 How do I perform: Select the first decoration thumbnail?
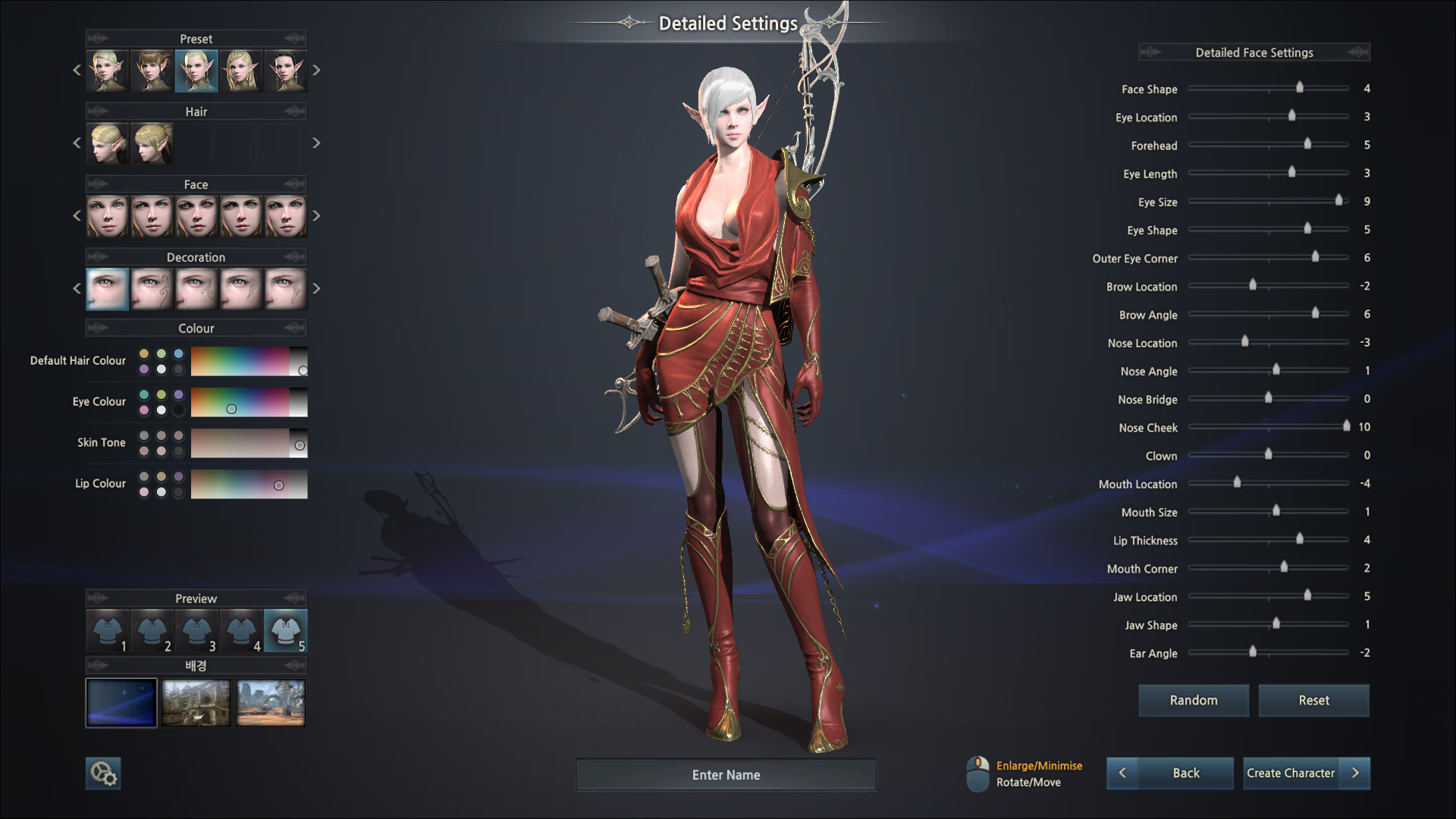point(108,289)
